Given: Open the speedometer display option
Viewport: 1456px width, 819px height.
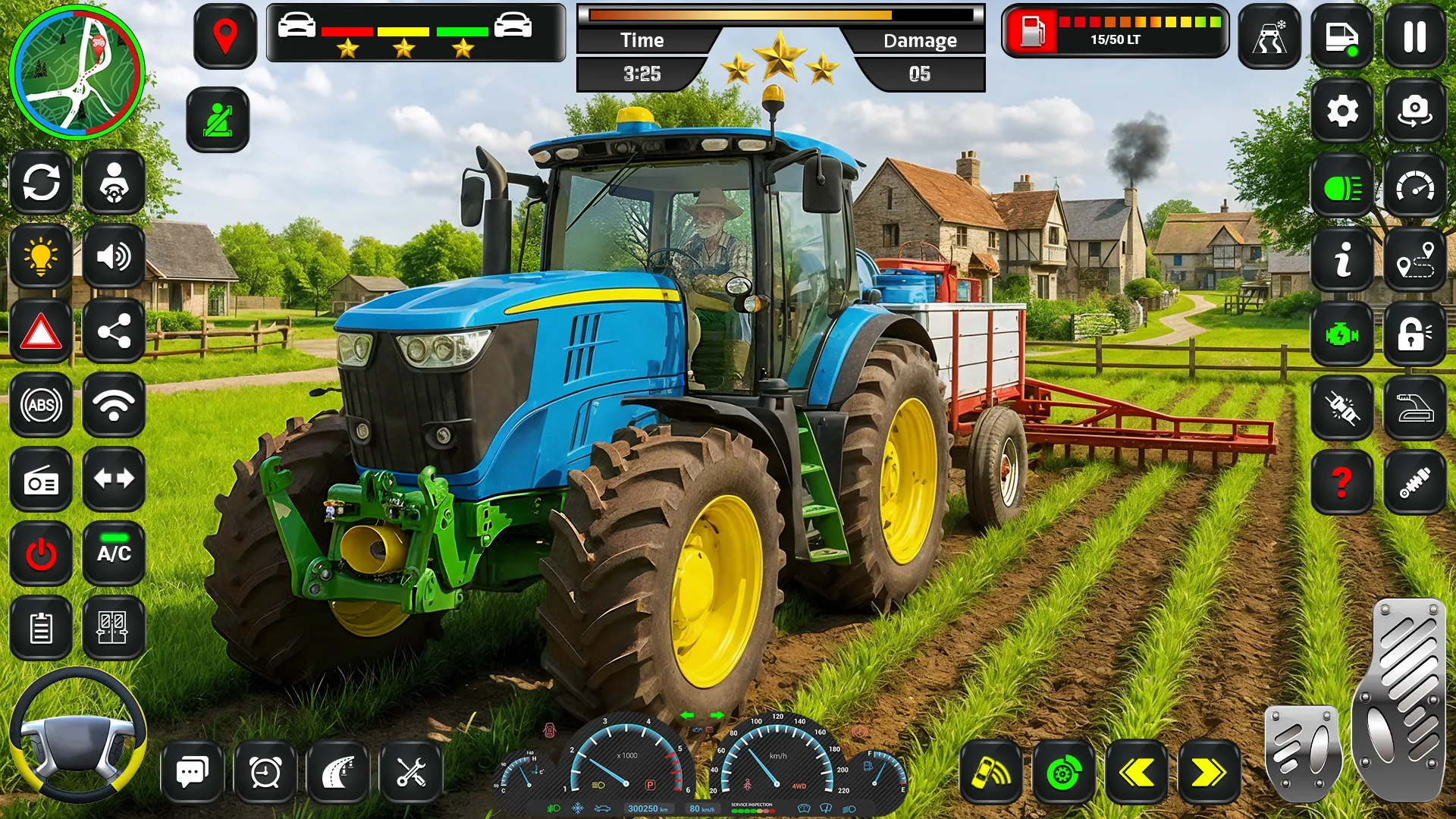Looking at the screenshot, I should 1415,184.
